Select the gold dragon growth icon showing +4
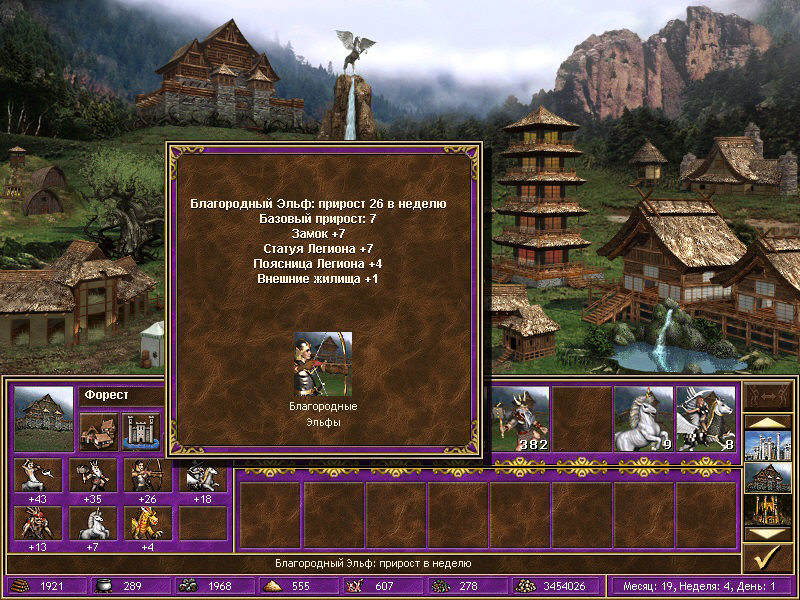This screenshot has height=600, width=800. coord(148,523)
